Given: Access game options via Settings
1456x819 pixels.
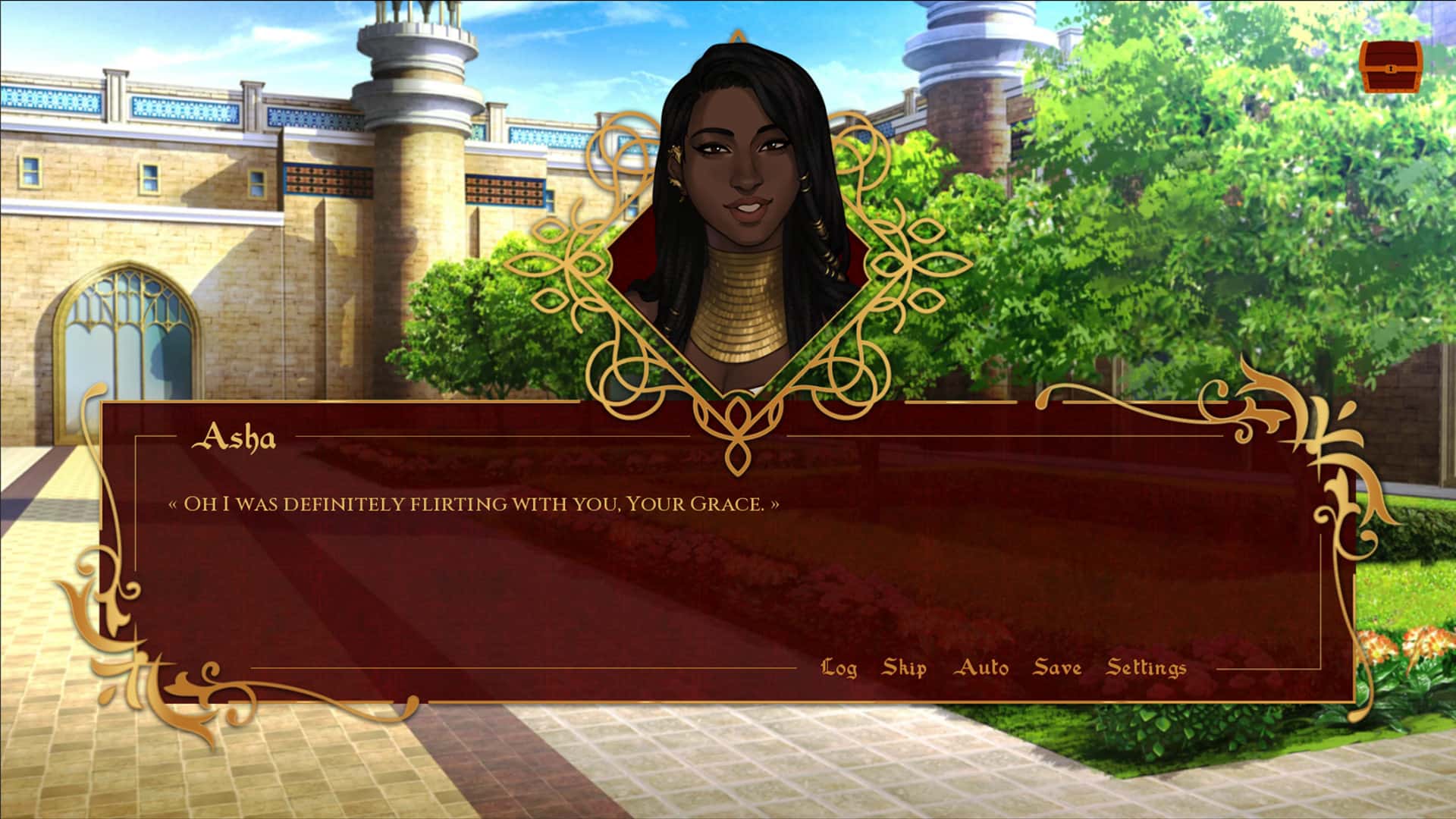Looking at the screenshot, I should point(1146,667).
